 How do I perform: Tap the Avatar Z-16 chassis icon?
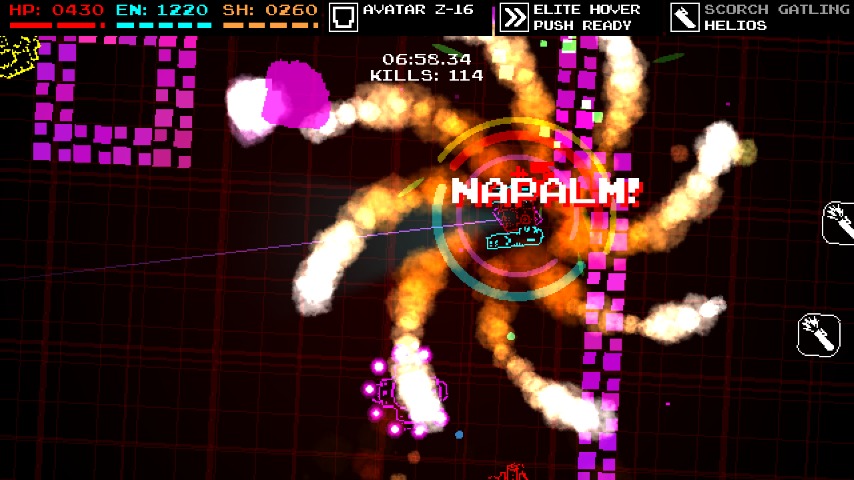[x=344, y=17]
